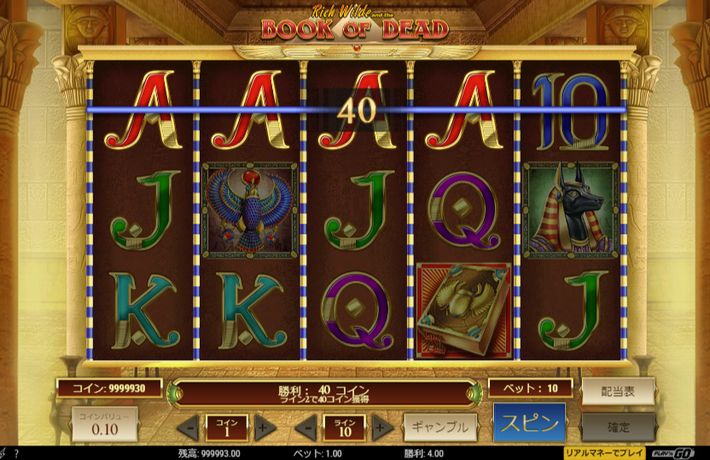The image size is (710, 460).
Task: Open help with the question mark icon
Action: [x=16, y=454]
